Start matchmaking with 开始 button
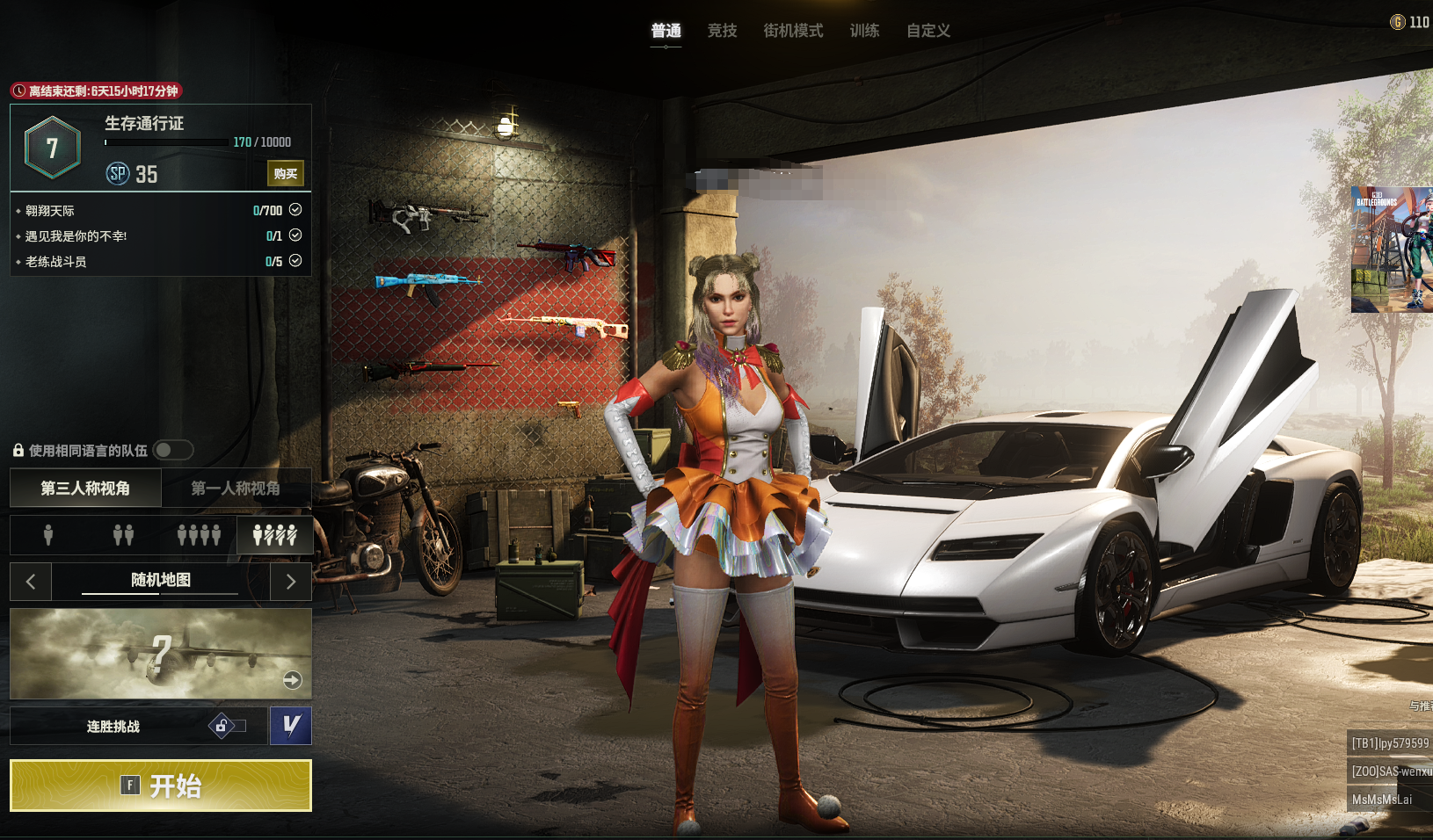The height and width of the screenshot is (840, 1433). click(x=161, y=785)
